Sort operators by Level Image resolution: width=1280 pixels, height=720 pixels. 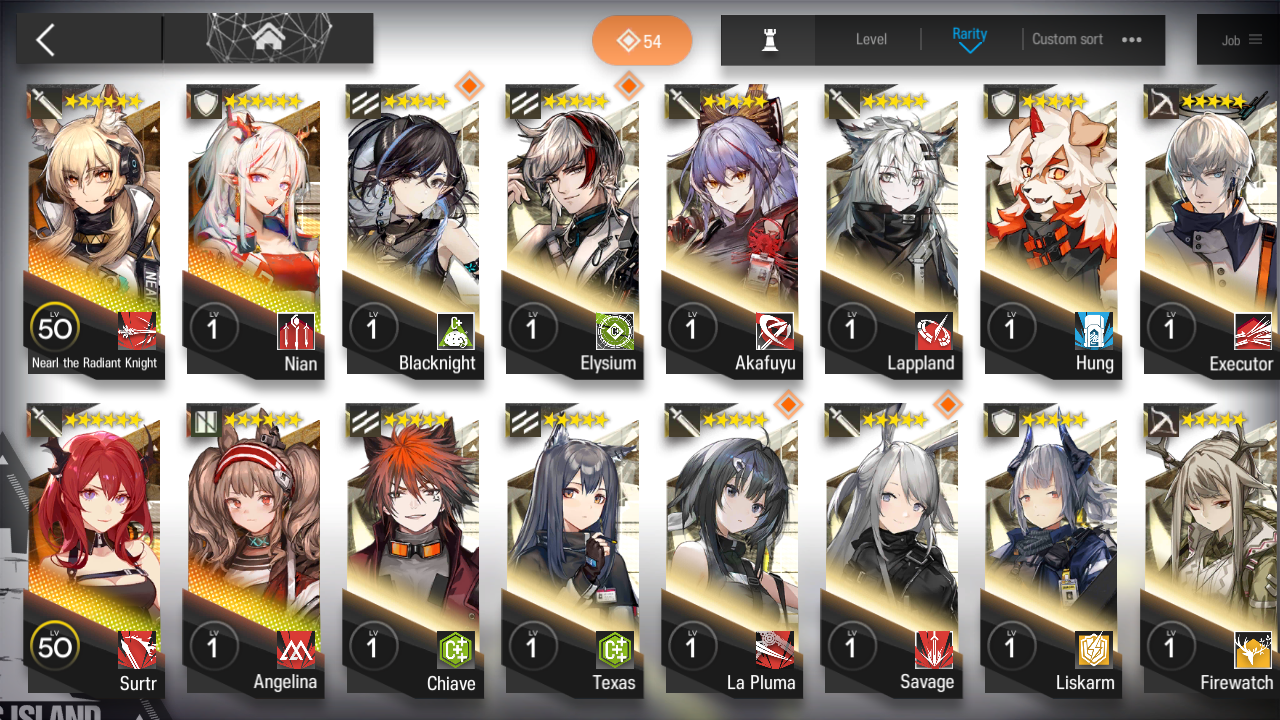coord(871,40)
